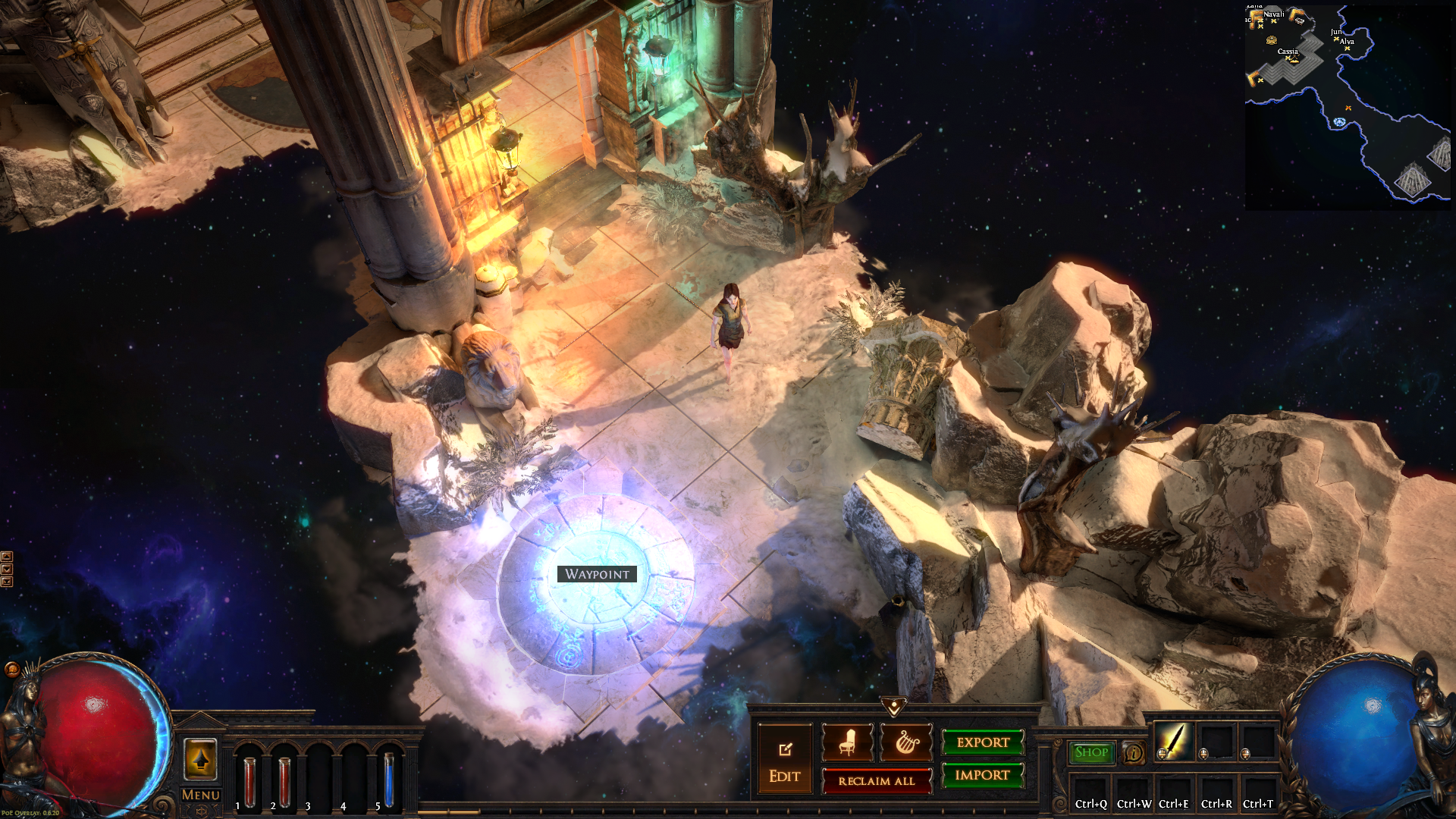This screenshot has height=819, width=1456.
Task: Open the chair decorations button
Action: tap(847, 742)
